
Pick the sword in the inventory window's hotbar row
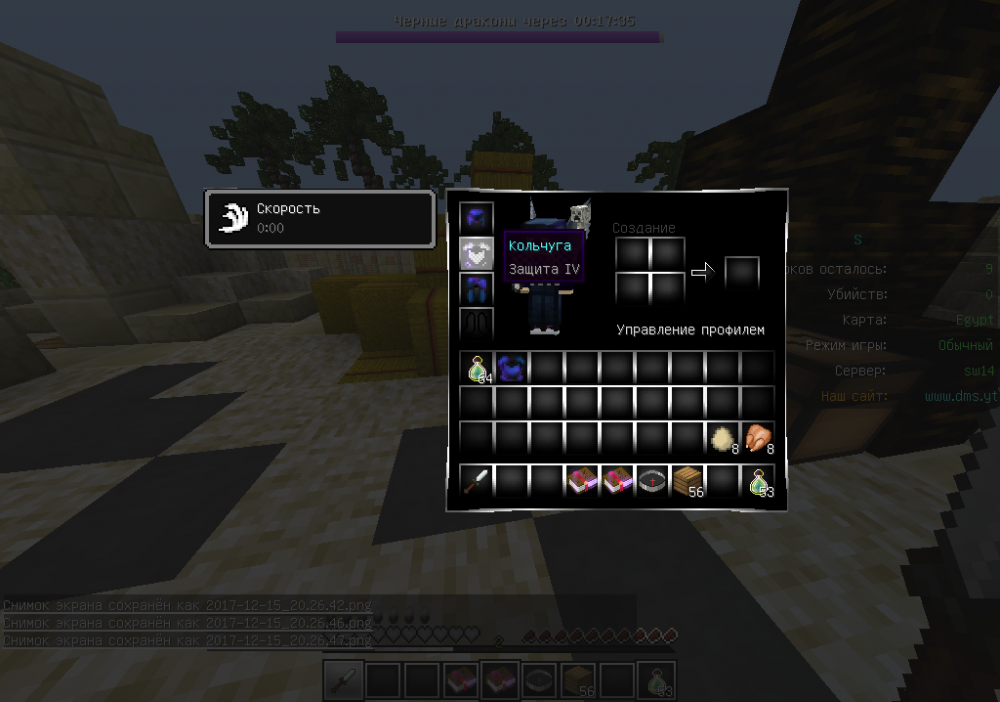point(477,481)
